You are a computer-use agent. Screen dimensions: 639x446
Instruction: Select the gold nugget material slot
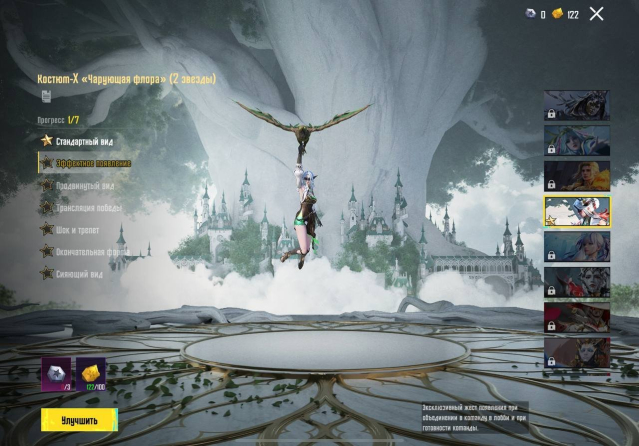point(90,372)
